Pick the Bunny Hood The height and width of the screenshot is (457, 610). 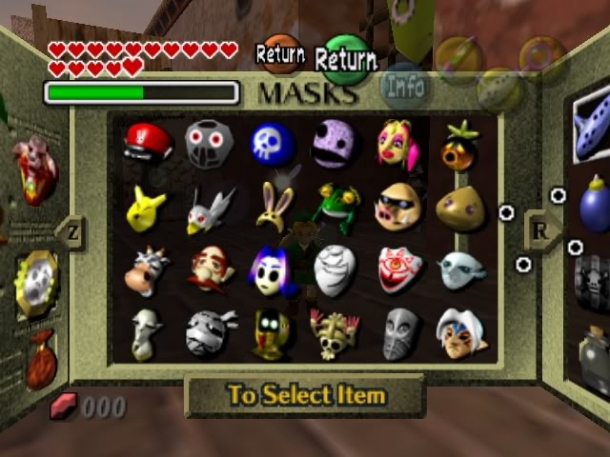pos(272,205)
